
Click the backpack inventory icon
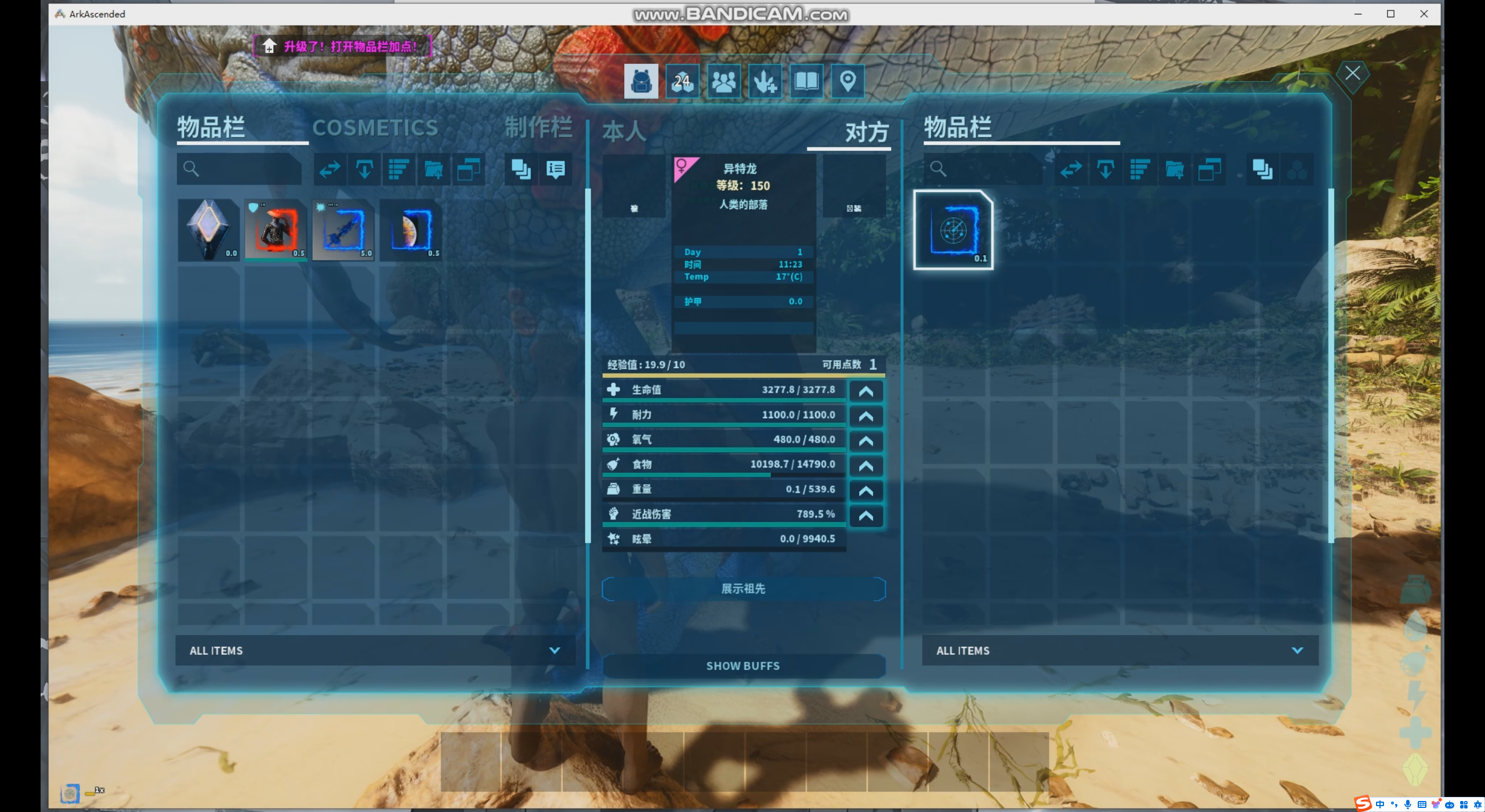coord(640,82)
